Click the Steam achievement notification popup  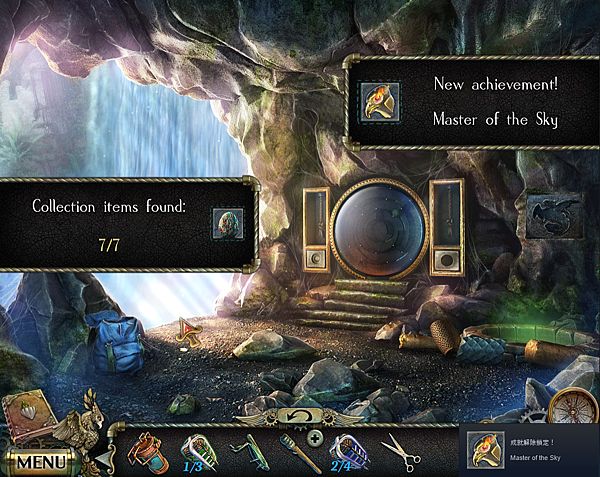[529, 450]
